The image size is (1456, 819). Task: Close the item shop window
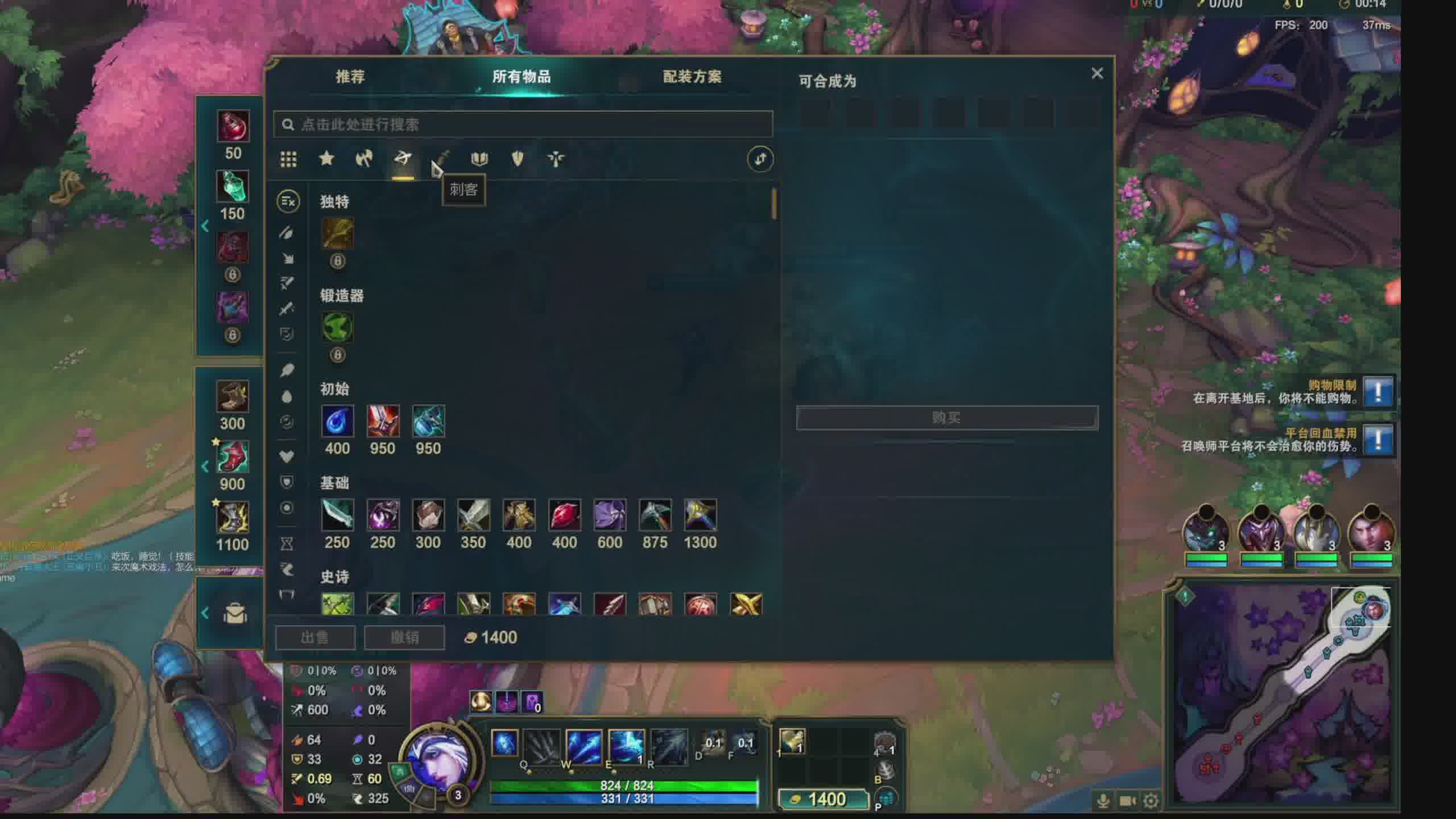1097,73
